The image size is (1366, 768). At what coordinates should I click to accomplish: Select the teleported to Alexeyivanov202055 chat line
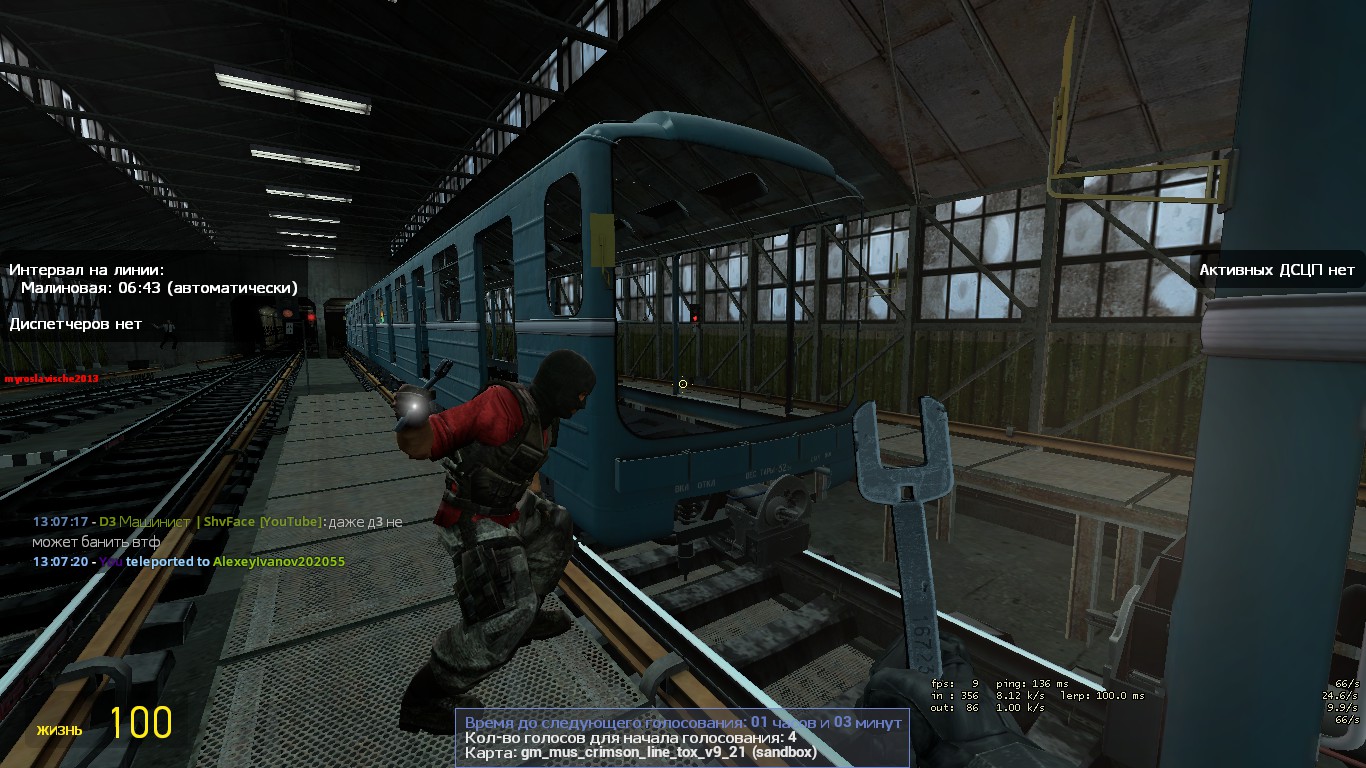point(189,562)
